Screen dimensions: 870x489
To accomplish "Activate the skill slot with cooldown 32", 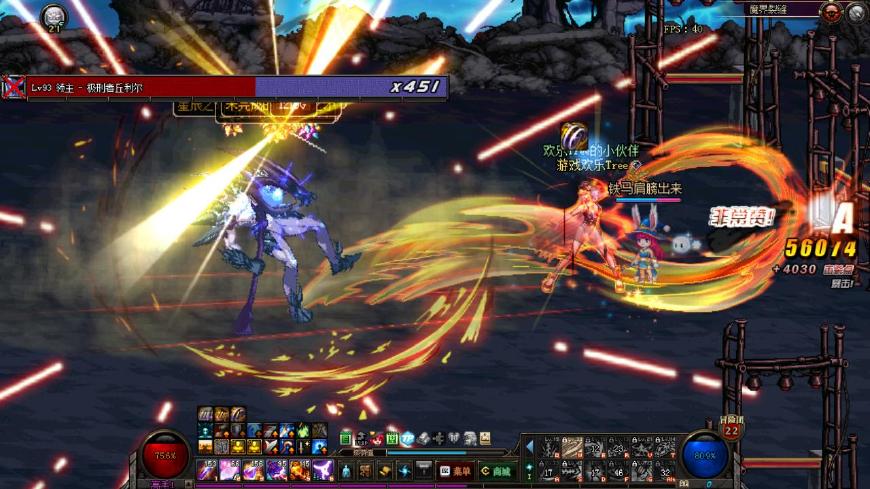I will click(667, 472).
